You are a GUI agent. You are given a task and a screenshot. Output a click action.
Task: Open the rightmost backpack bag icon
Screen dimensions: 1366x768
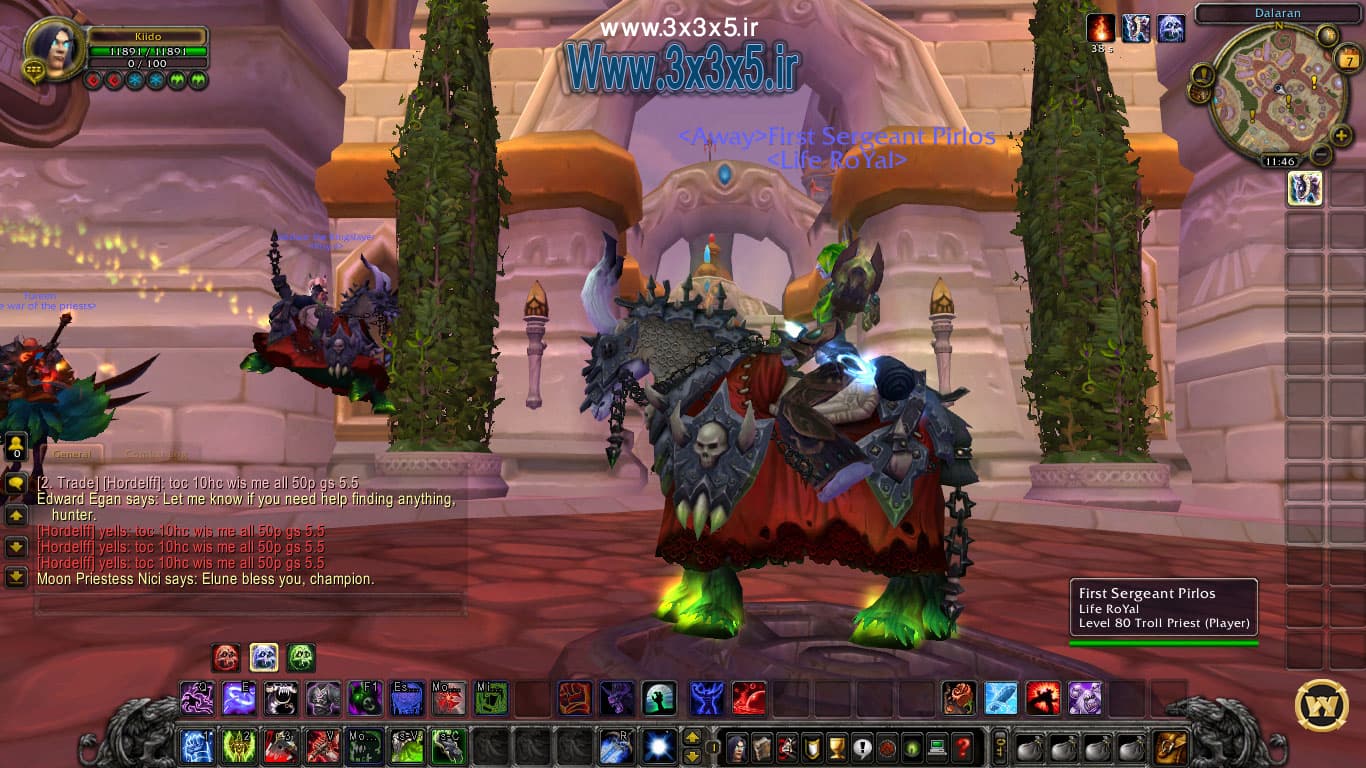tap(1170, 748)
